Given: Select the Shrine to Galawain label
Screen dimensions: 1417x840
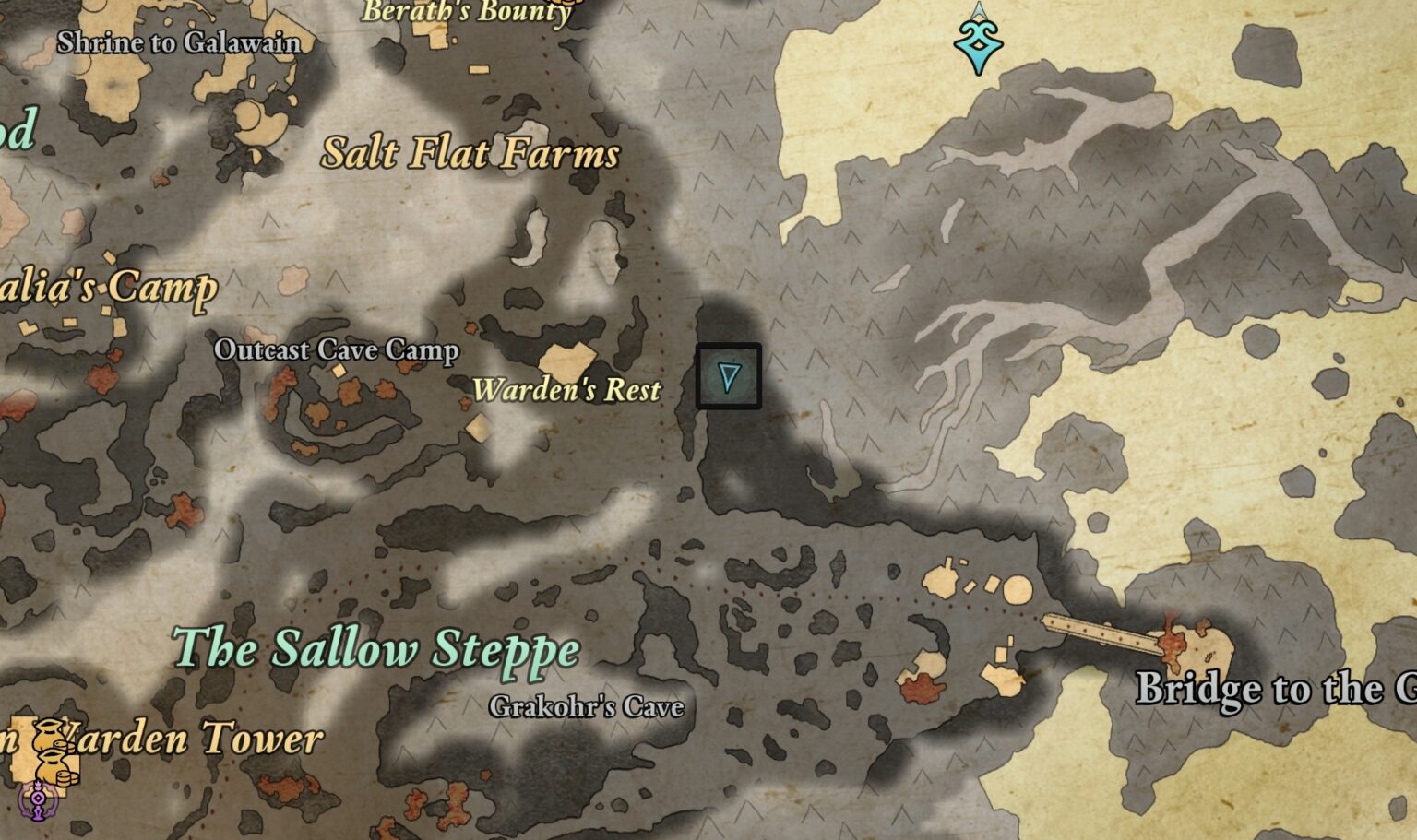Looking at the screenshot, I should tap(178, 42).
